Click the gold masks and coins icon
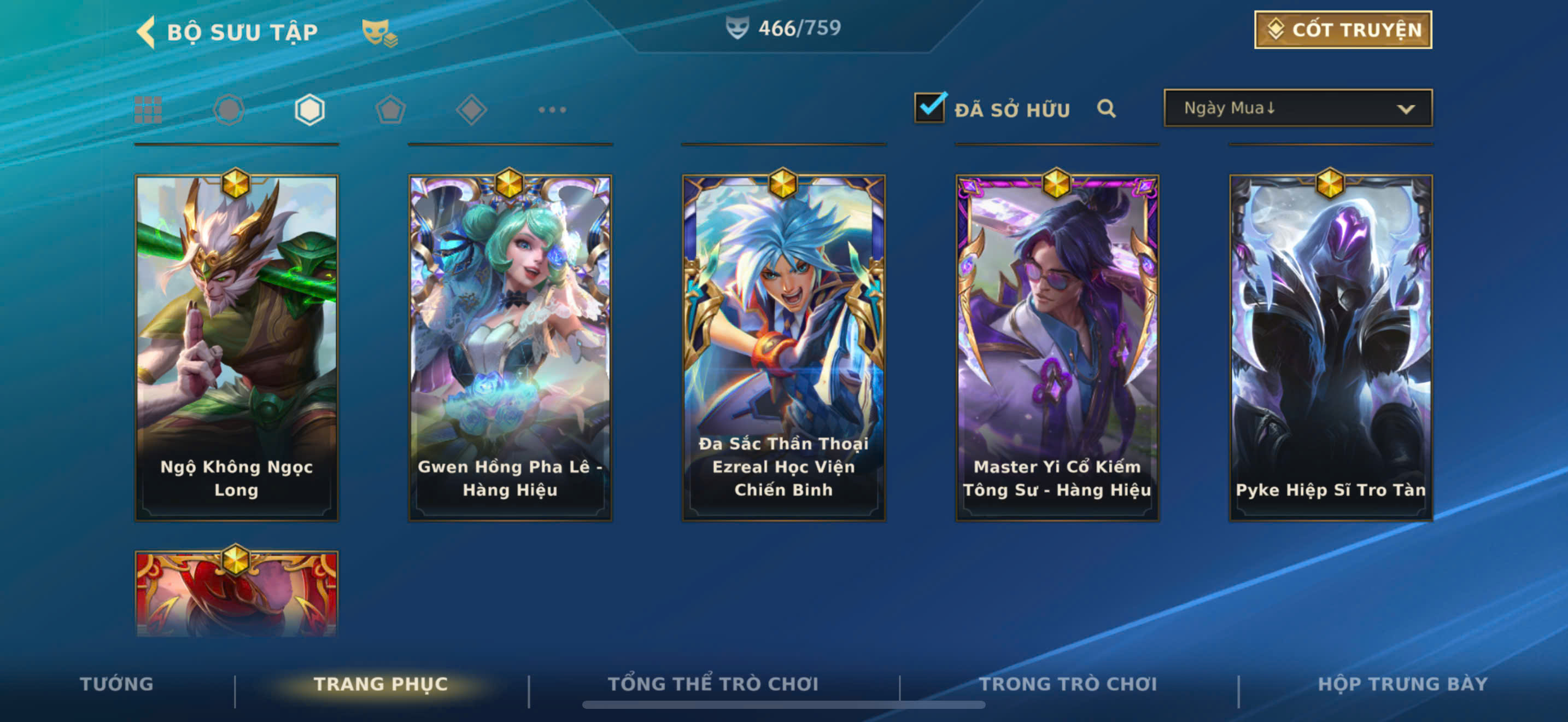This screenshot has height=722, width=1568. pyautogui.click(x=379, y=33)
